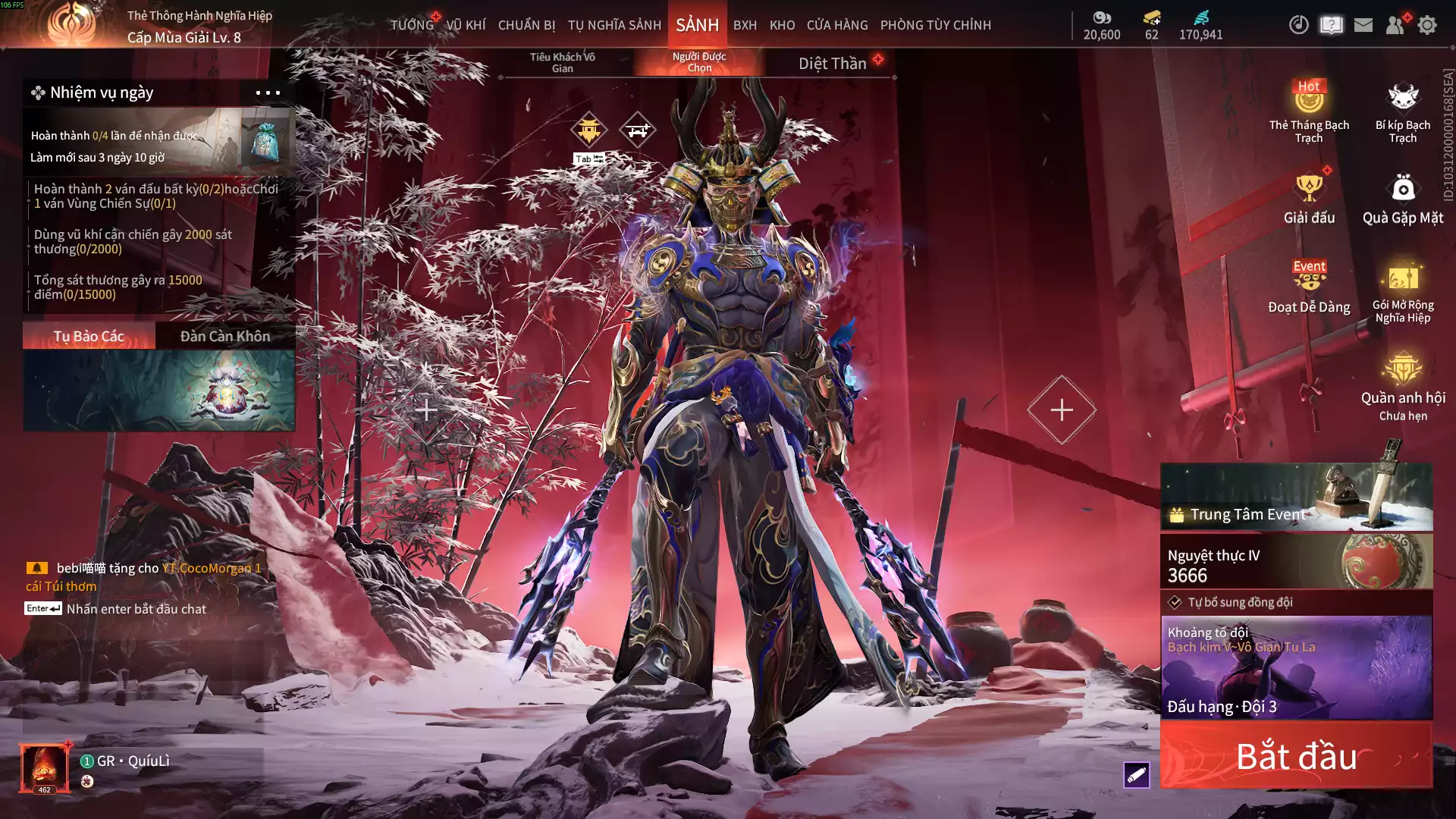Toggle Tự bổ sung đồng đội checkbox
Screen dimensions: 1456x819
(x=1175, y=602)
